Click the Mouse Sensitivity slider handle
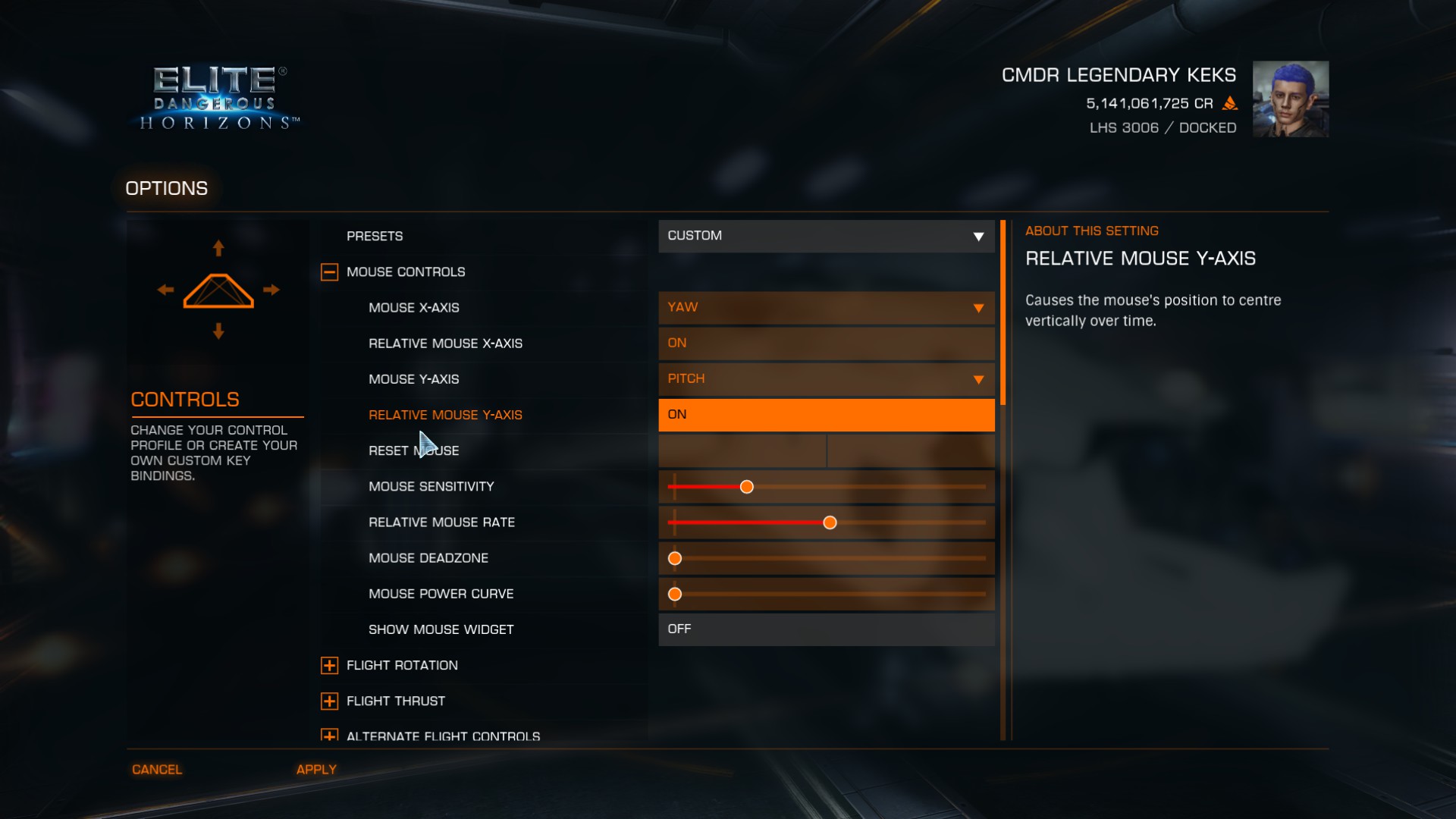The image size is (1456, 819). pyautogui.click(x=747, y=487)
